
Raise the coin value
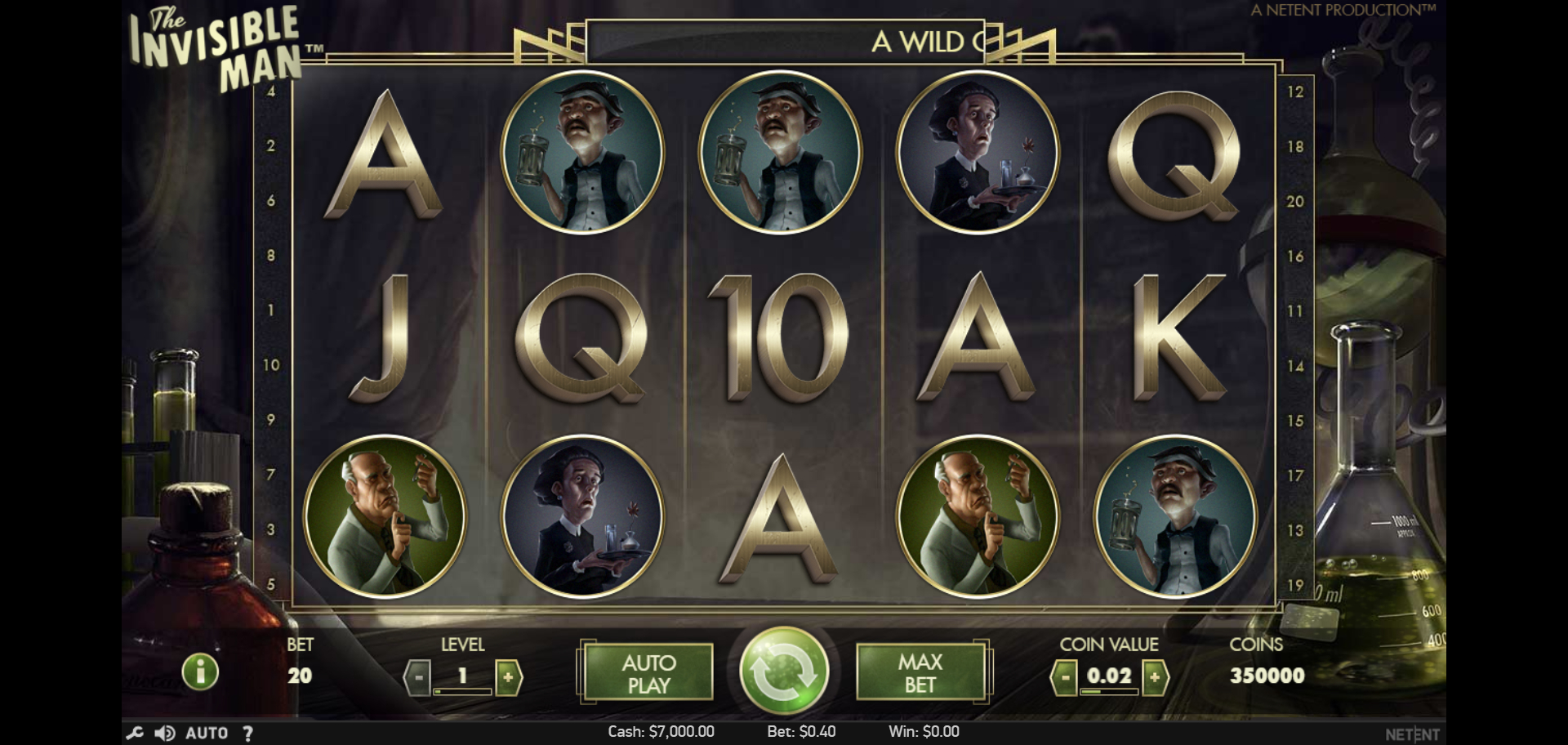click(x=1155, y=677)
